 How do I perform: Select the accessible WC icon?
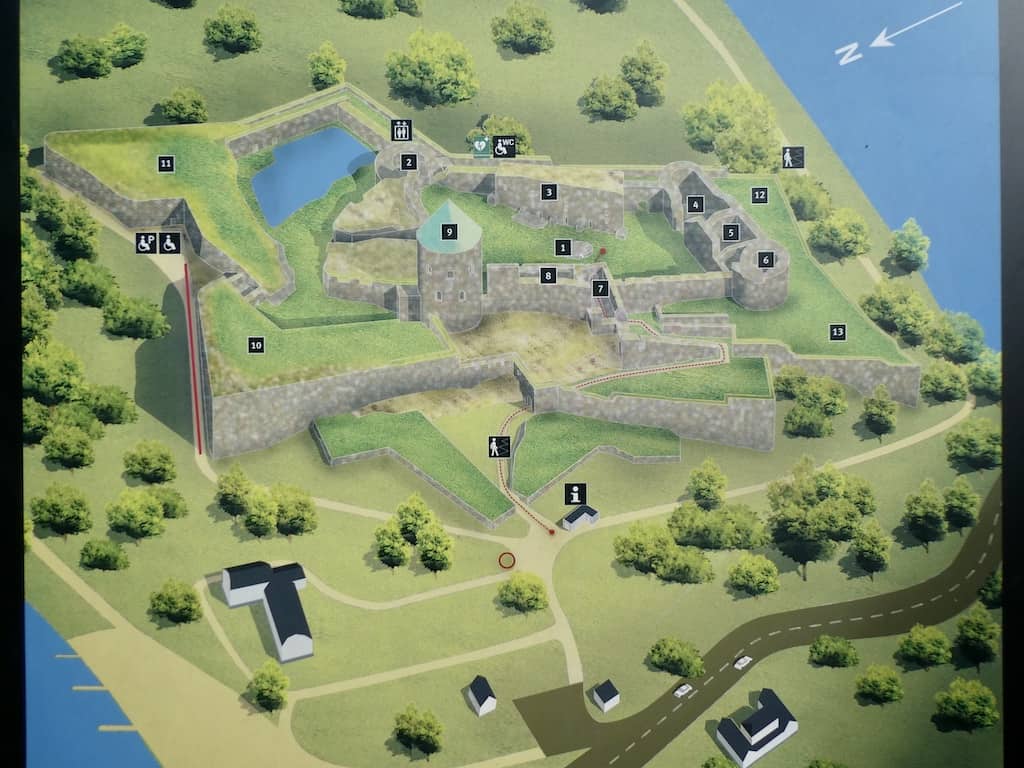504,146
